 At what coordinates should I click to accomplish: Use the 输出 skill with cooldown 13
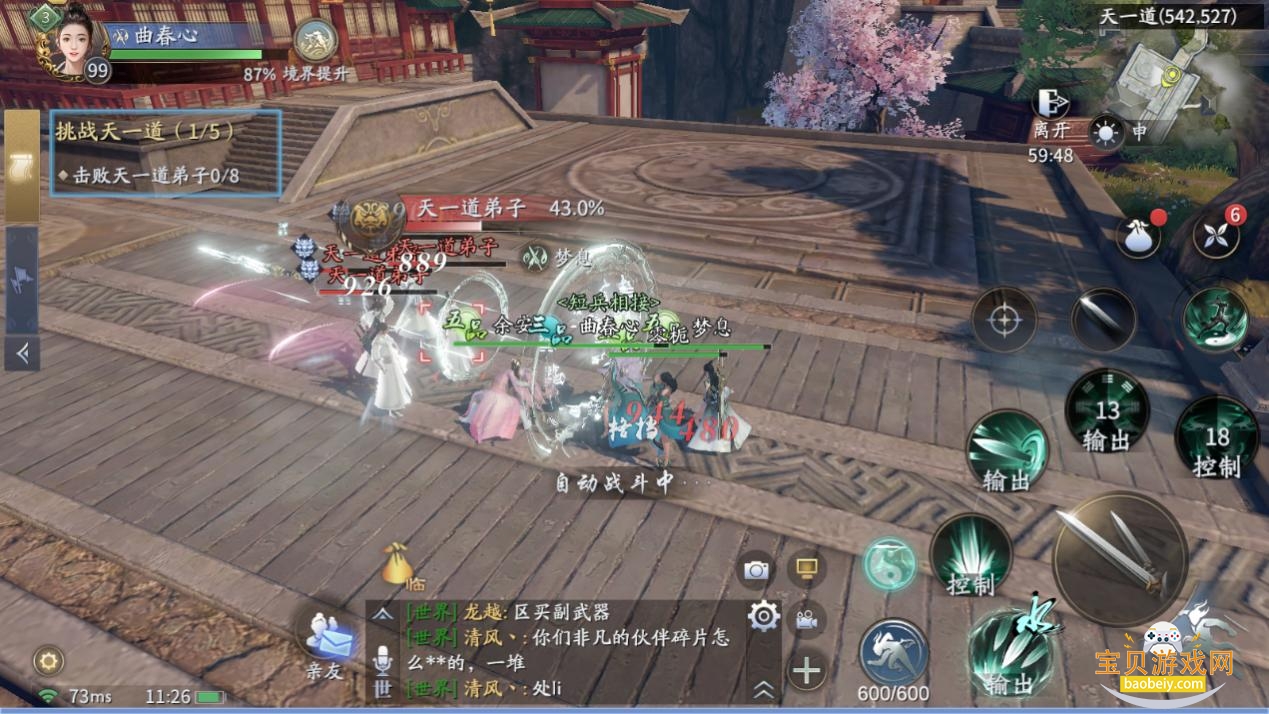pyautogui.click(x=1106, y=412)
